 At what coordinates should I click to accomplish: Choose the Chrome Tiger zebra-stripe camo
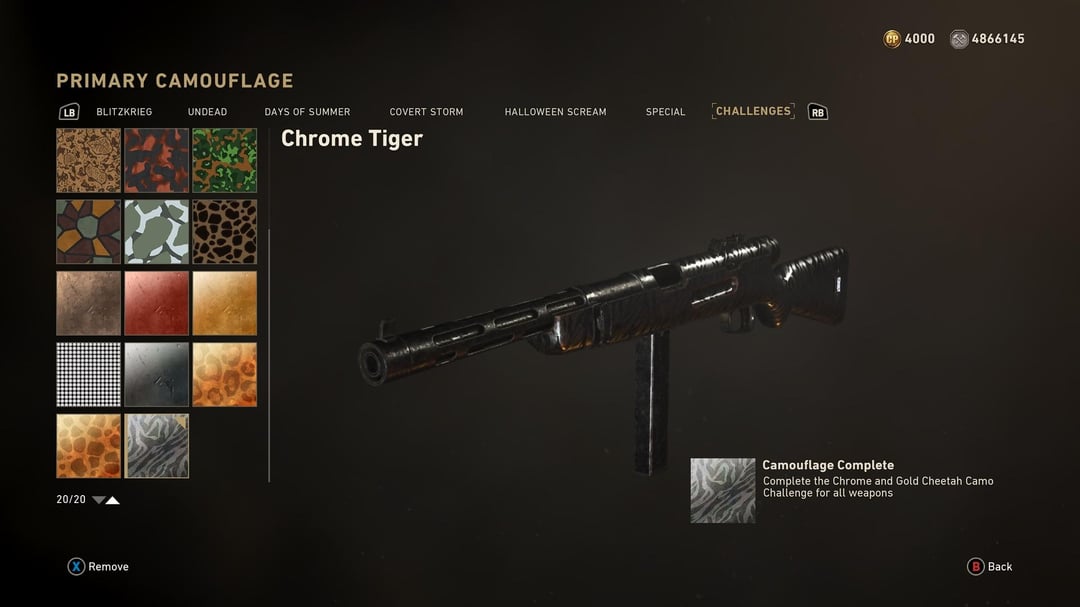157,446
